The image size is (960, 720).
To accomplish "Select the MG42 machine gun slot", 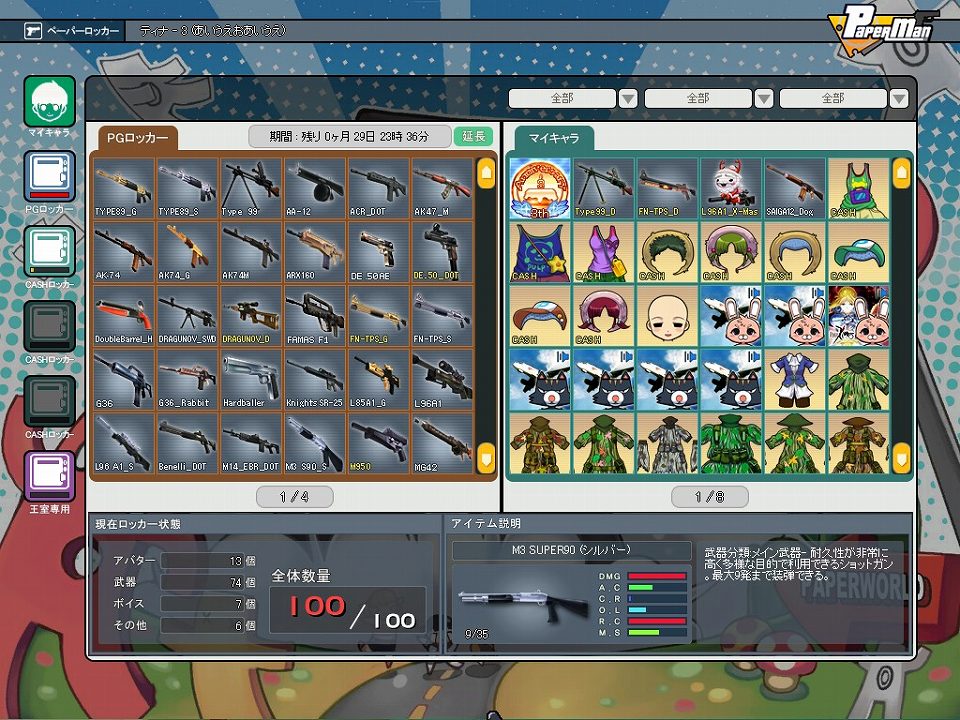I will pos(442,443).
